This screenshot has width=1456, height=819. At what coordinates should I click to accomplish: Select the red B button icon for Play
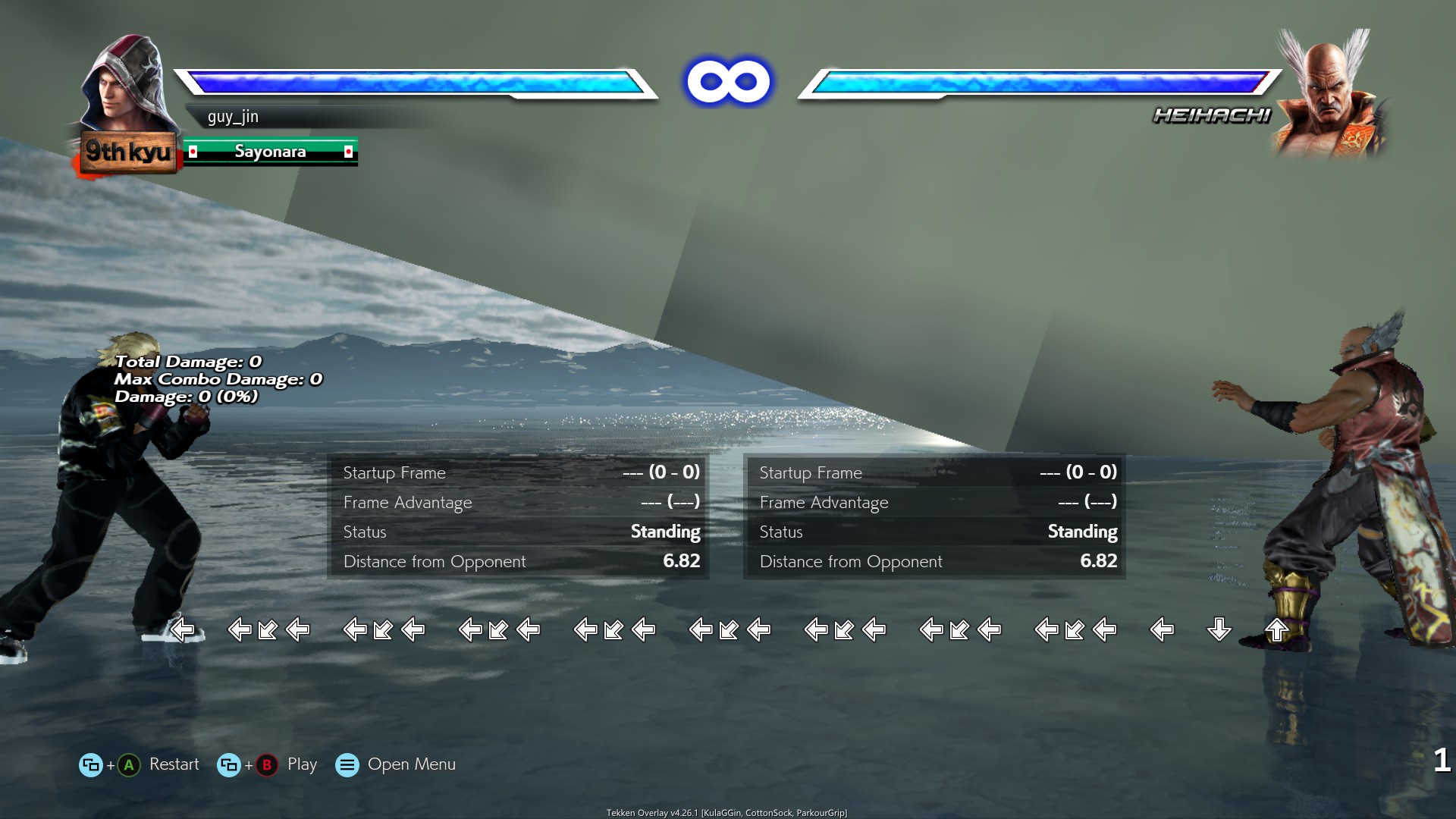[266, 764]
